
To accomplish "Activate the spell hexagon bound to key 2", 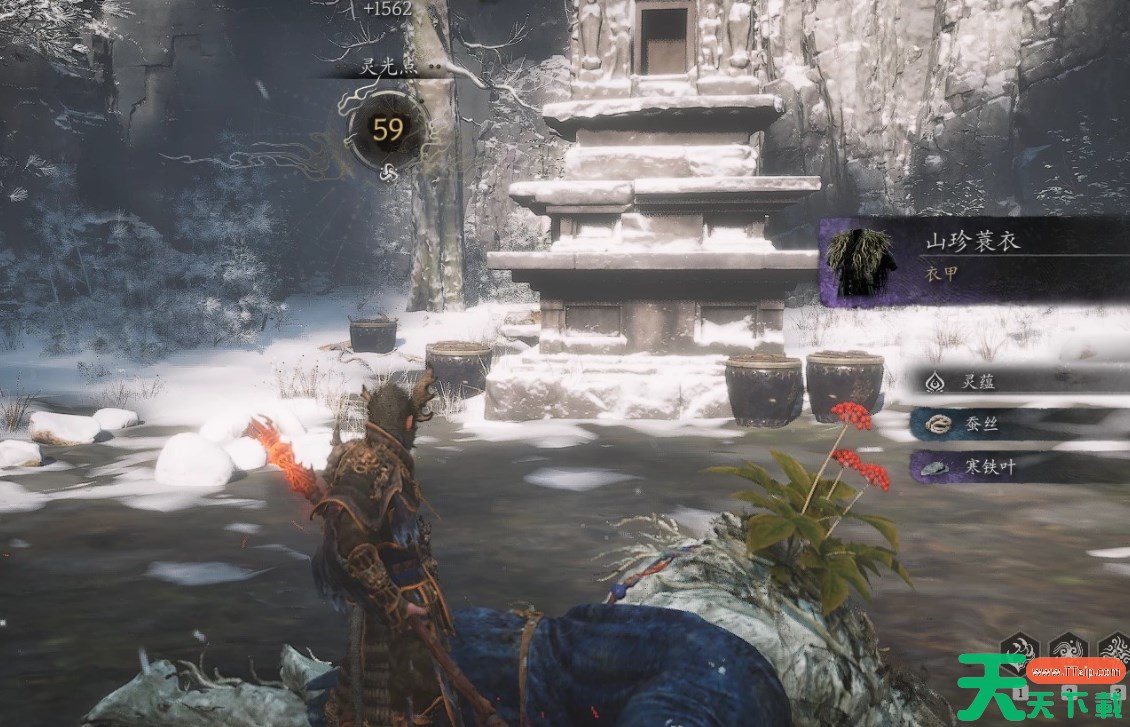I will click(1067, 647).
